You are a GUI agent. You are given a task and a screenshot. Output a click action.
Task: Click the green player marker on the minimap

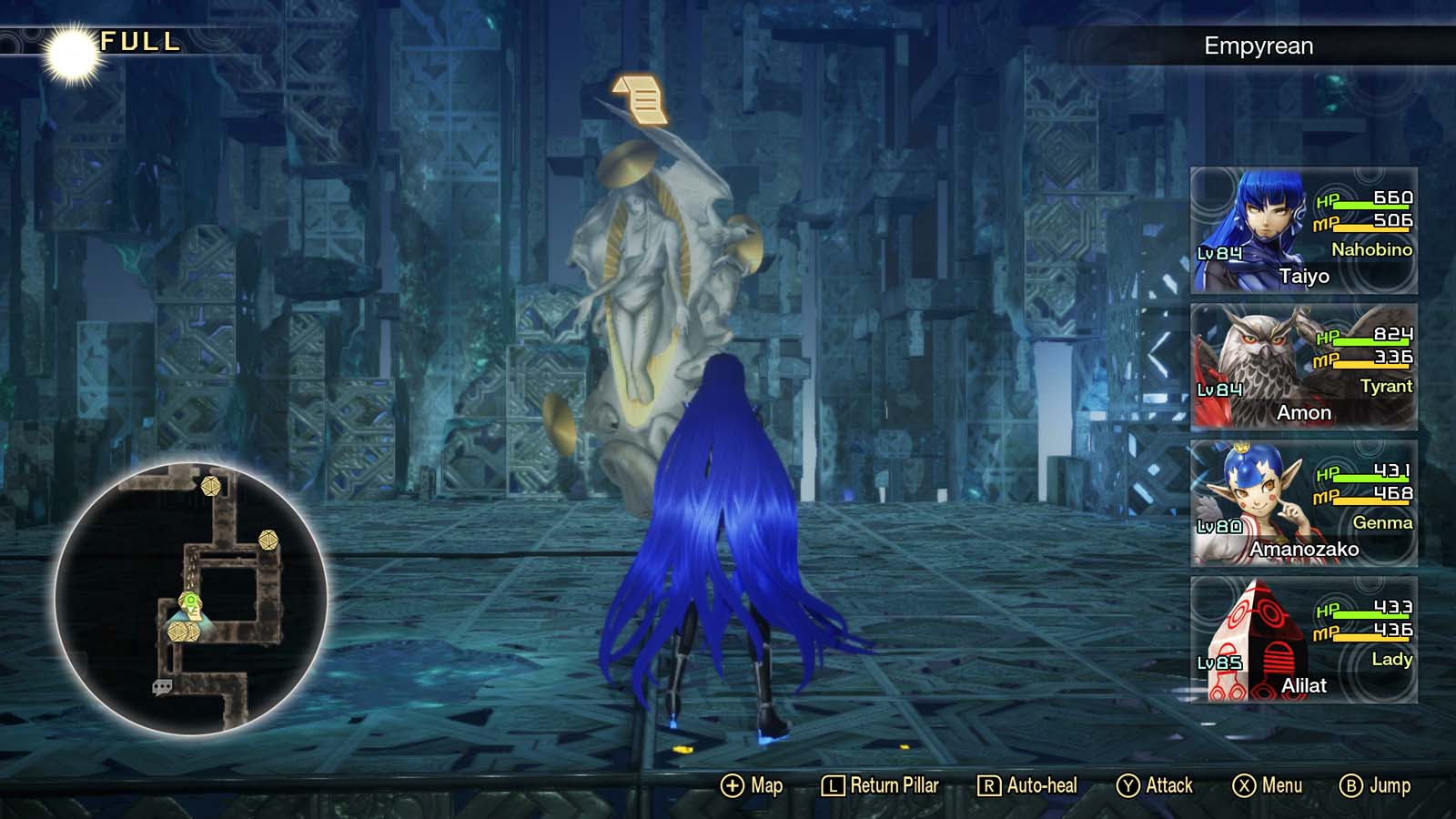191,601
